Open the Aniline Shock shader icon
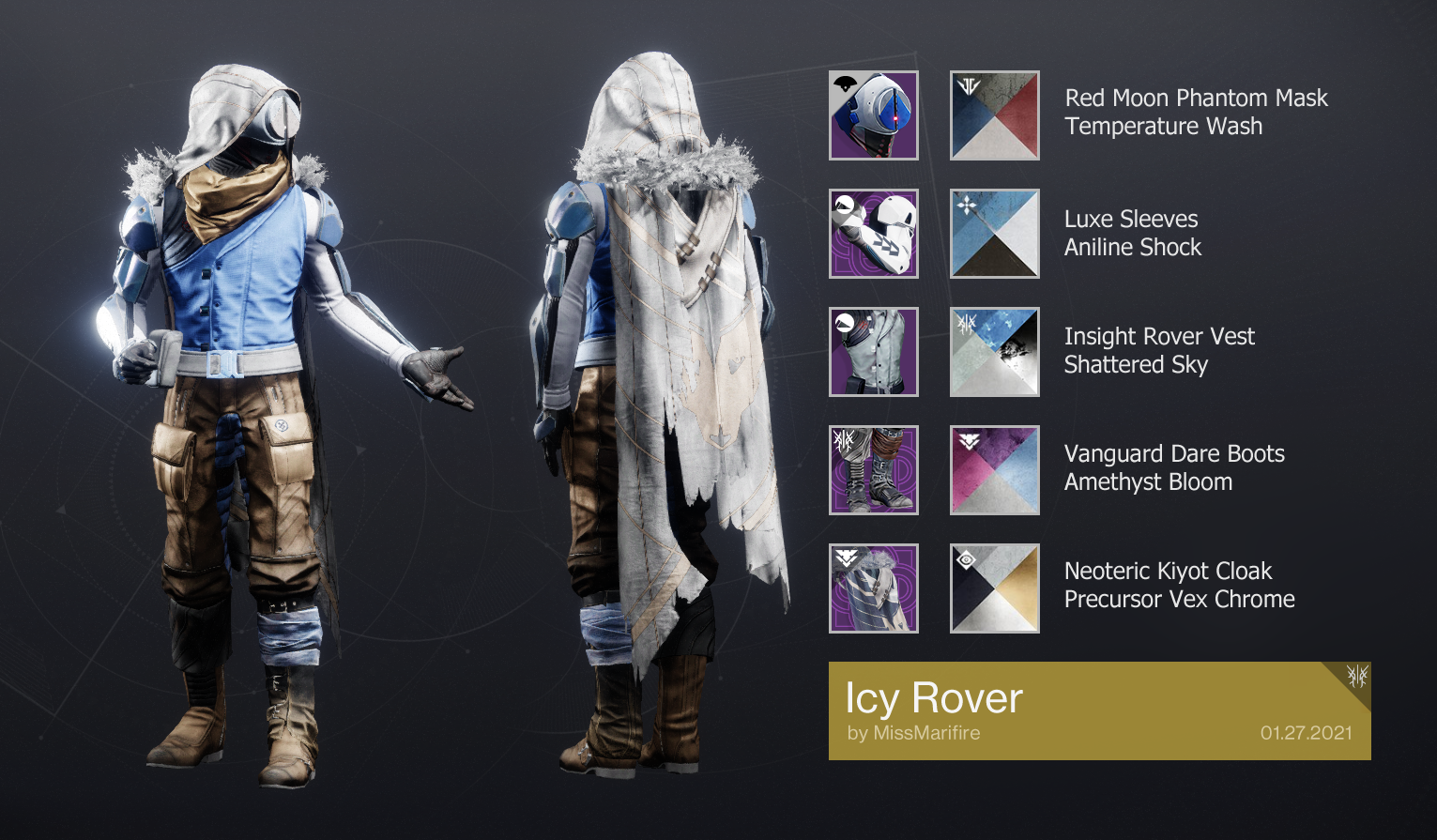Image resolution: width=1437 pixels, height=840 pixels. coord(993,233)
